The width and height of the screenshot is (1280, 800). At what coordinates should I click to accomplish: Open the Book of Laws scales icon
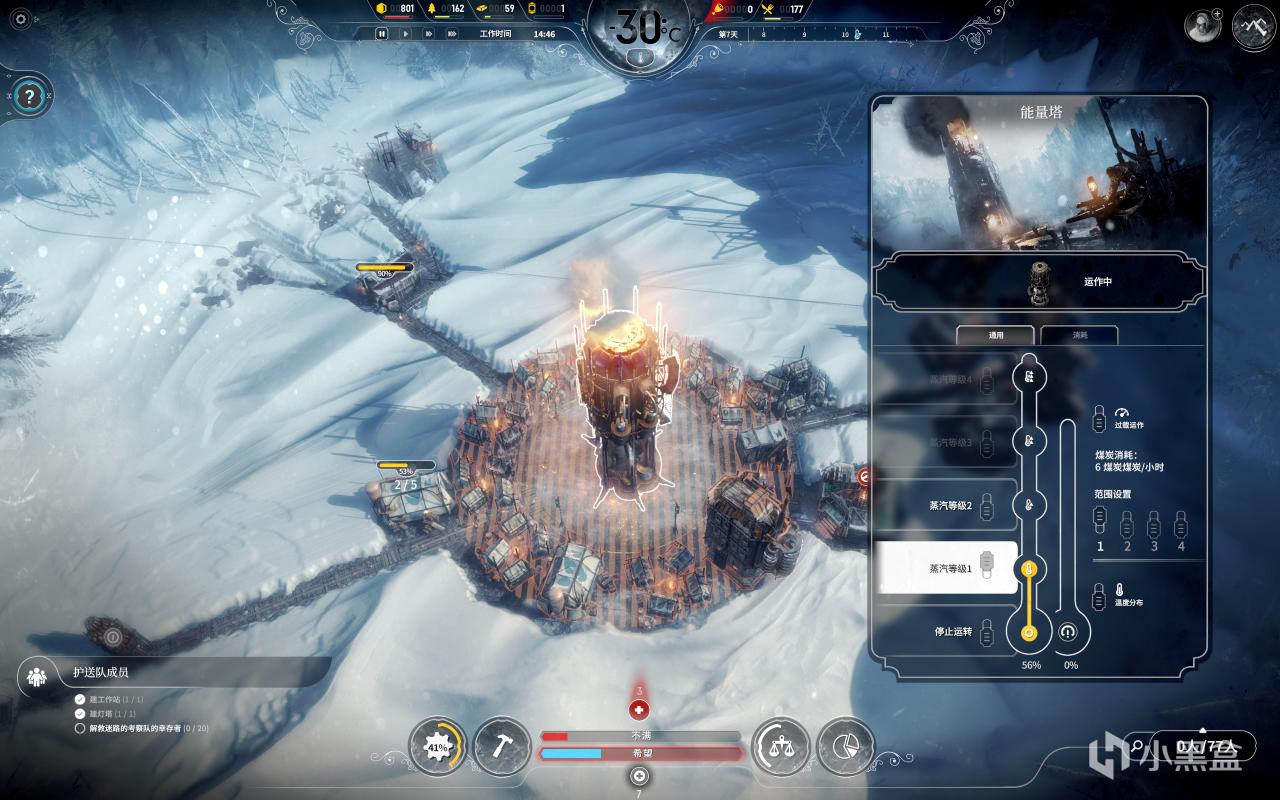779,747
